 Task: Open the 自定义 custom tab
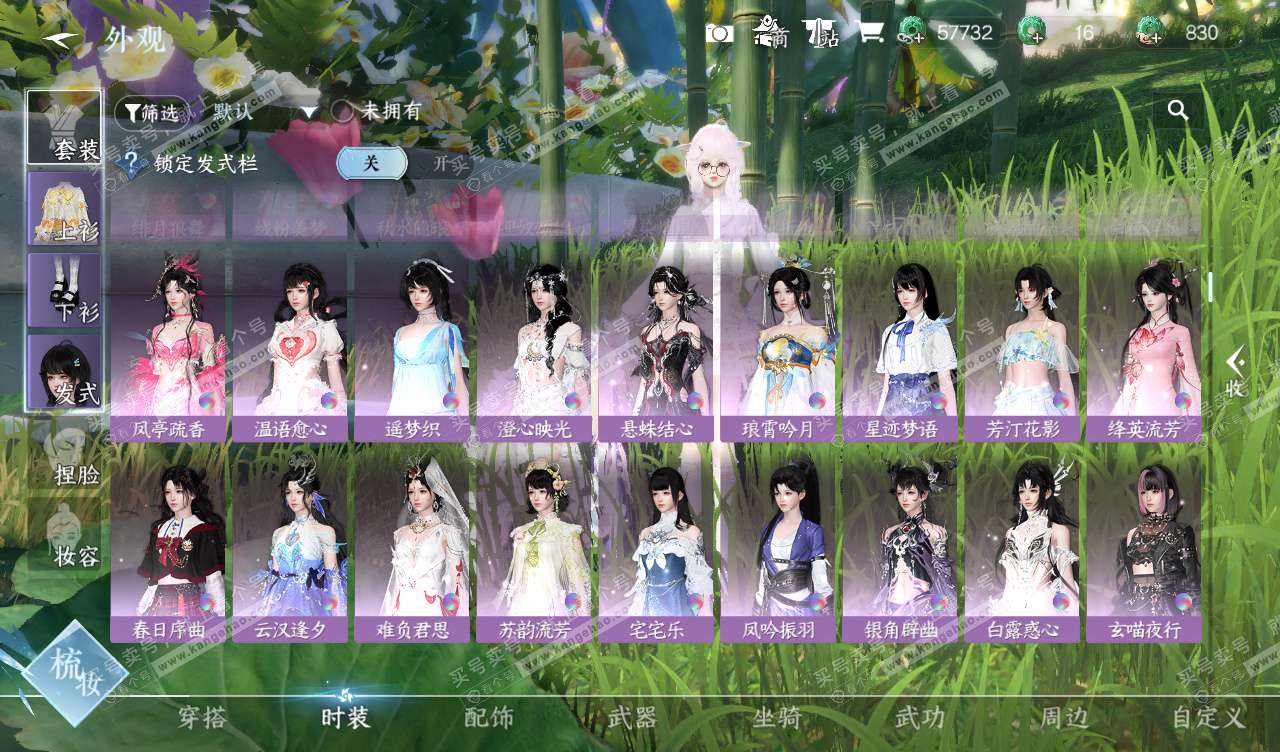coord(1209,717)
